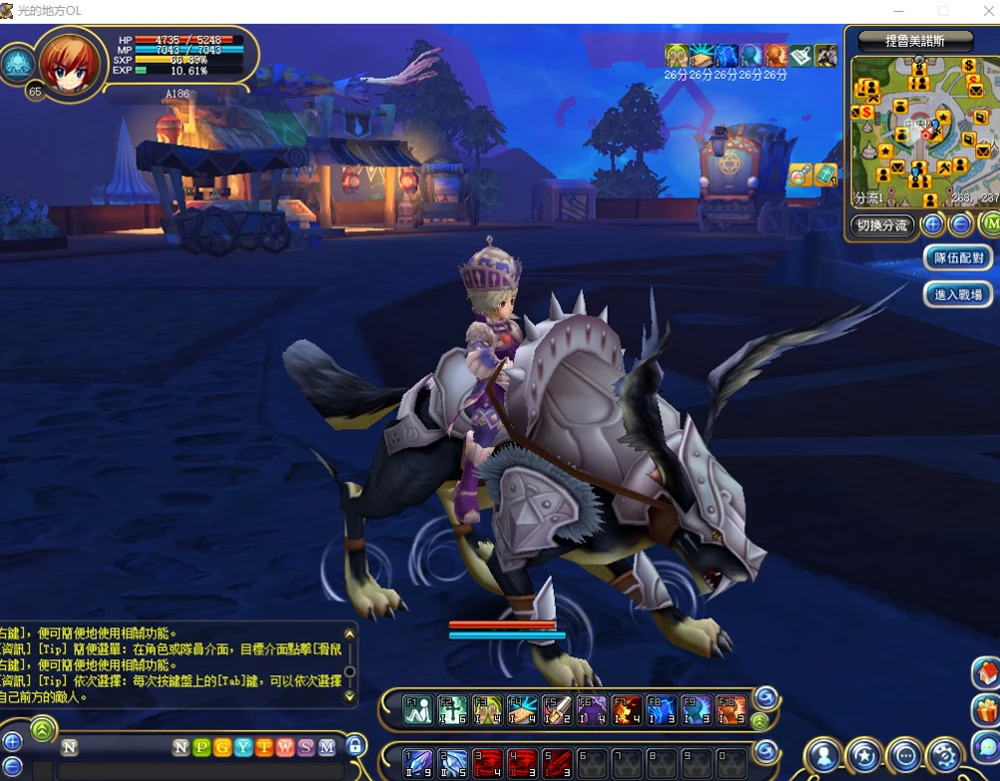Viewport: 1000px width, 781px height.
Task: Open the 隊伍配對 team matching panel
Action: tap(958, 258)
